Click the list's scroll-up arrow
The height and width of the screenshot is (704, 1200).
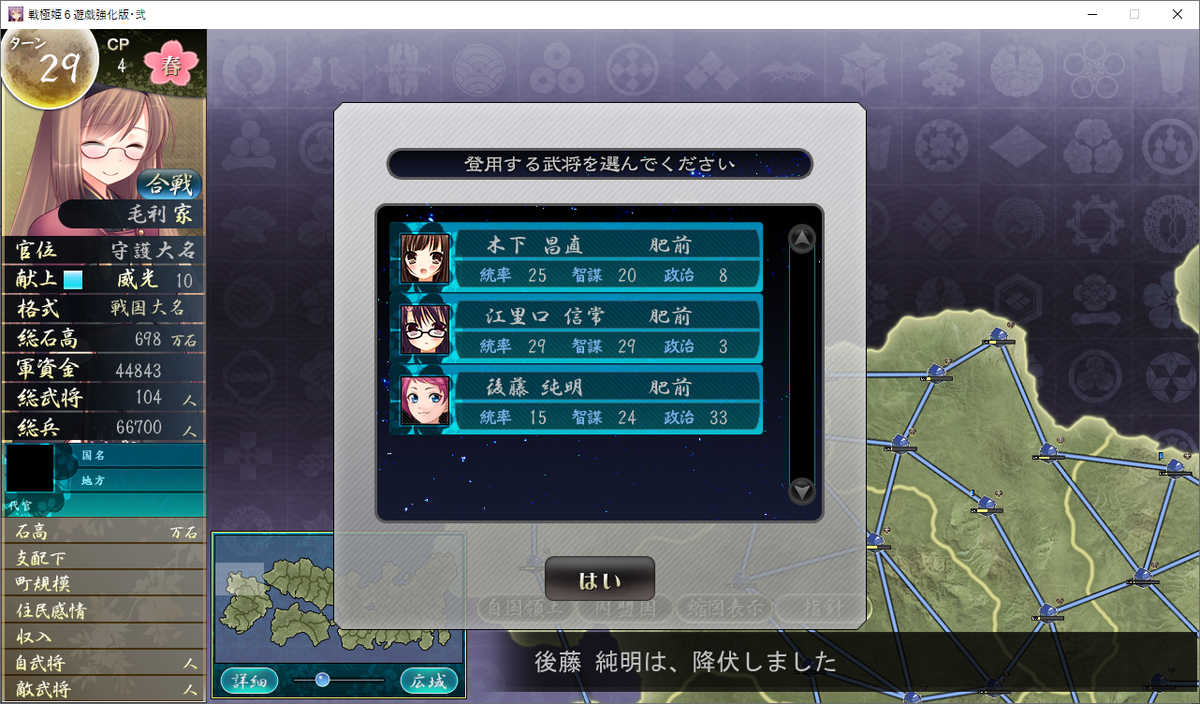pos(802,239)
